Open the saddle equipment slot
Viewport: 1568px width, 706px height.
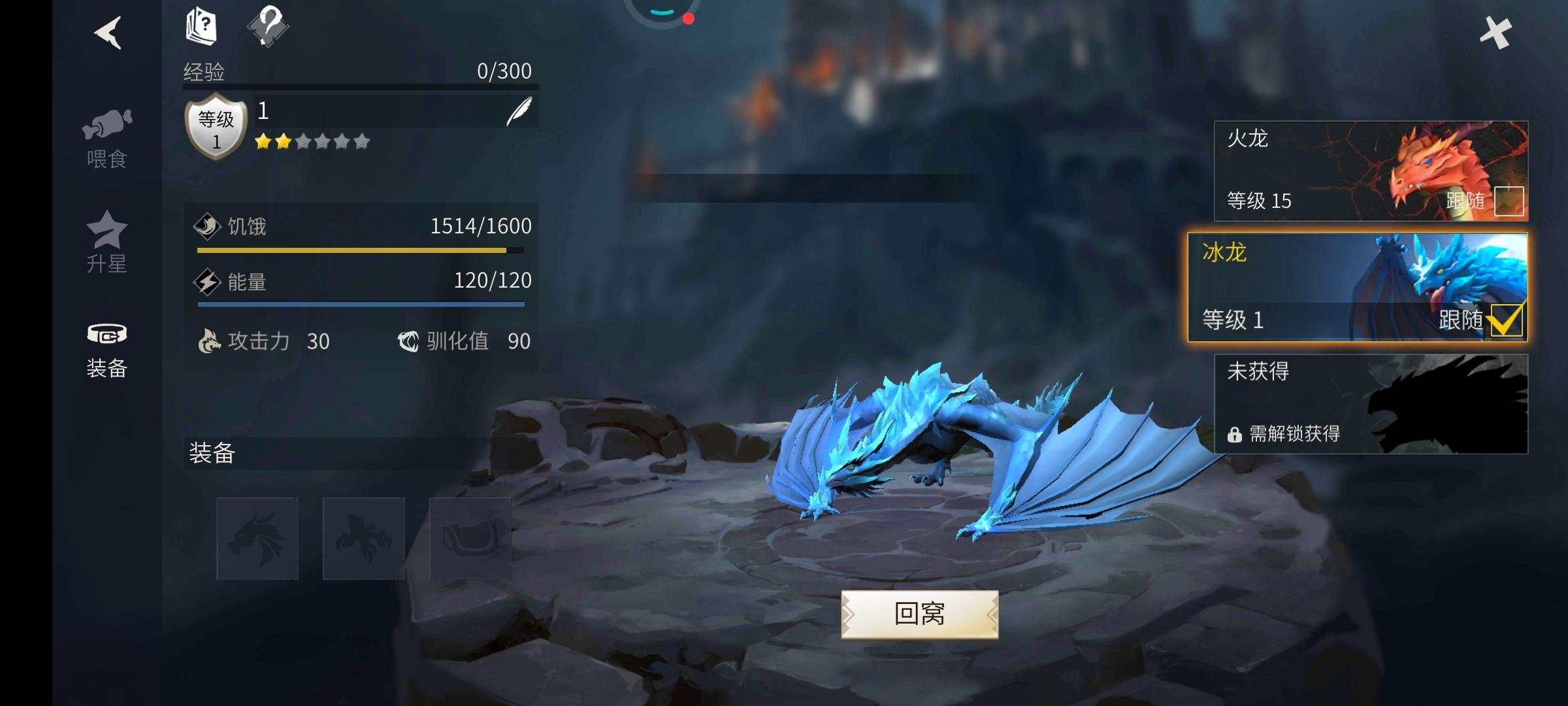(x=470, y=538)
